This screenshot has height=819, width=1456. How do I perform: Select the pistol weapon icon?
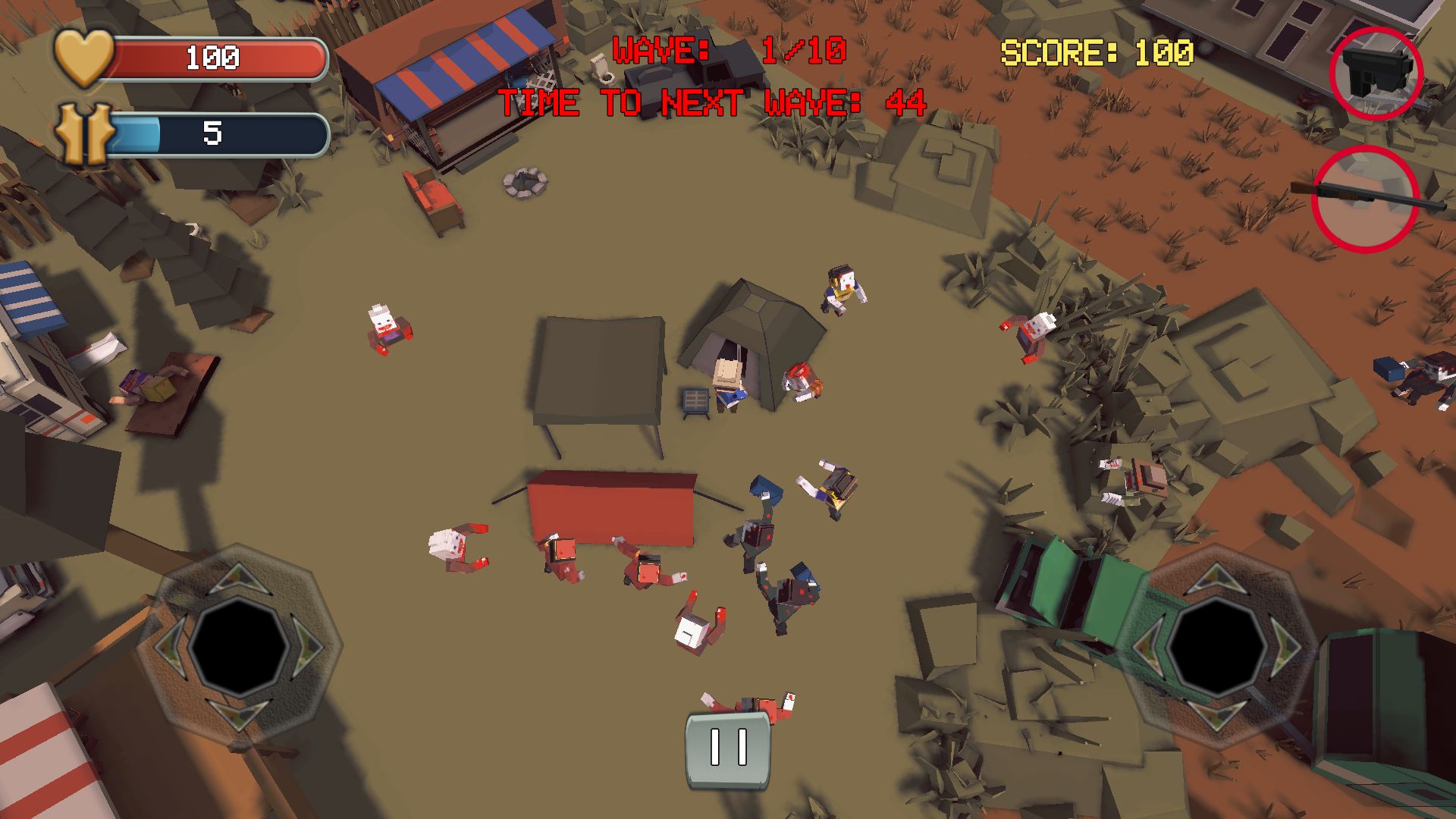tap(1376, 74)
